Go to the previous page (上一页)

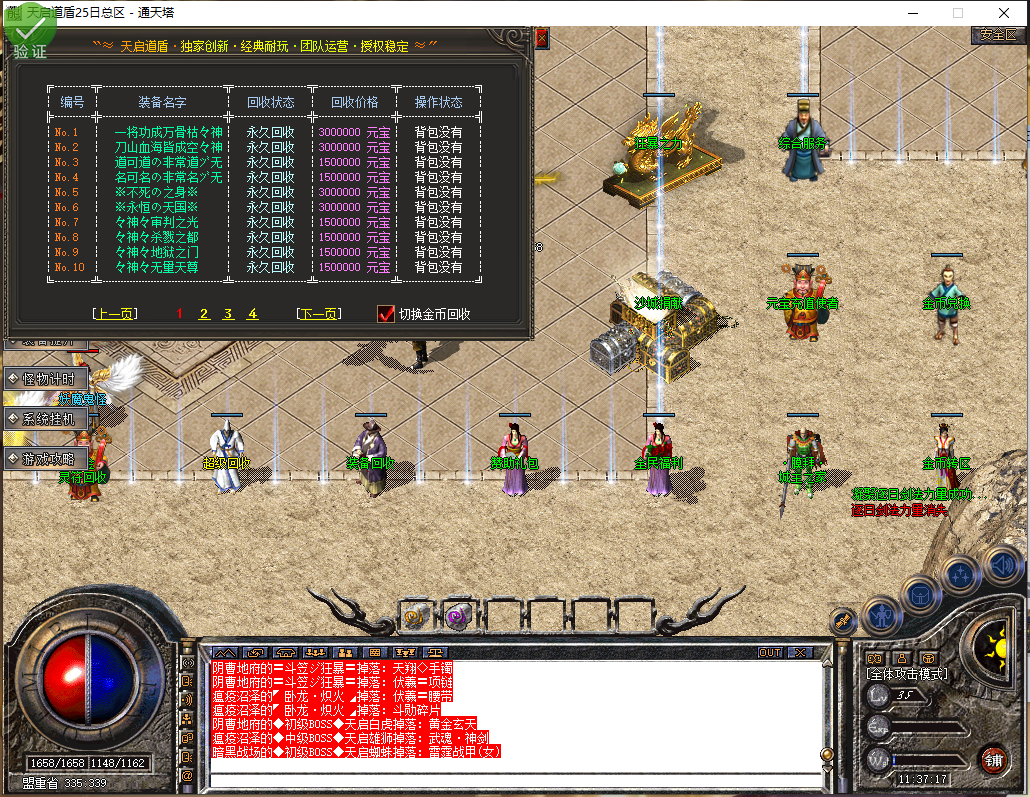point(113,314)
